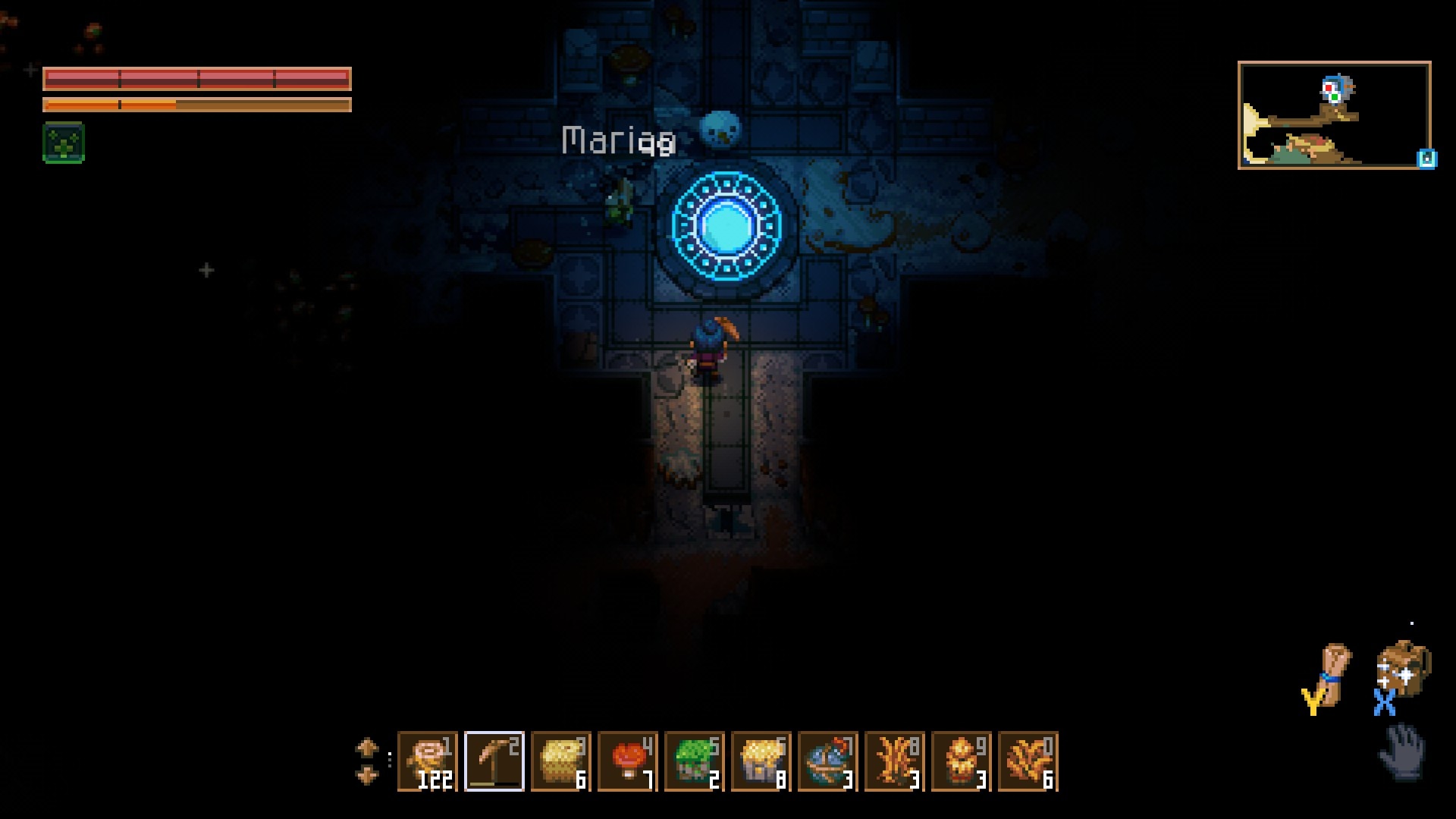The width and height of the screenshot is (1456, 819).
Task: Select the red mushroom hotbar slot
Action: [x=627, y=761]
